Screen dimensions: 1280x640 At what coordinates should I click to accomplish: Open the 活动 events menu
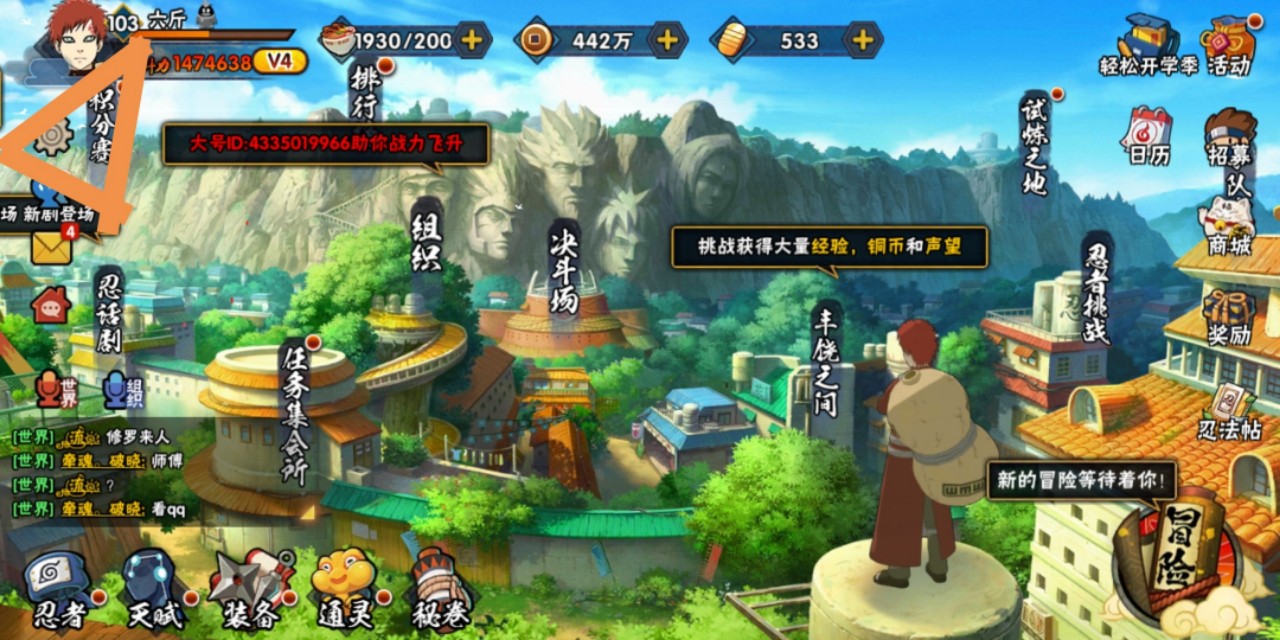pyautogui.click(x=1229, y=45)
